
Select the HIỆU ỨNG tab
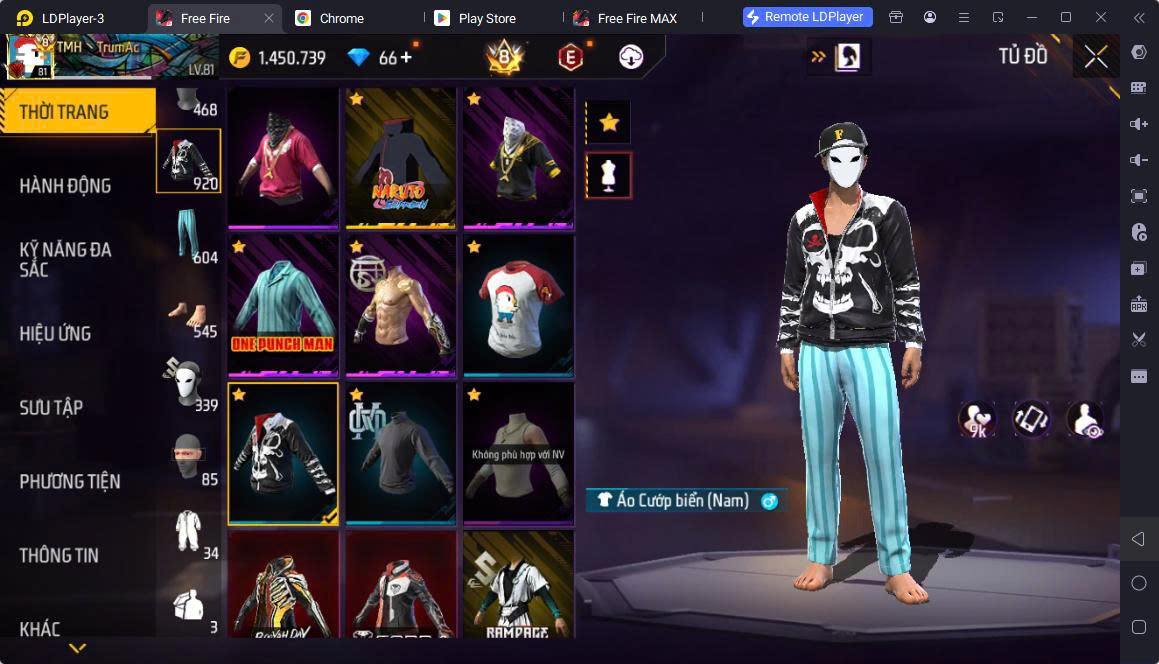click(56, 333)
